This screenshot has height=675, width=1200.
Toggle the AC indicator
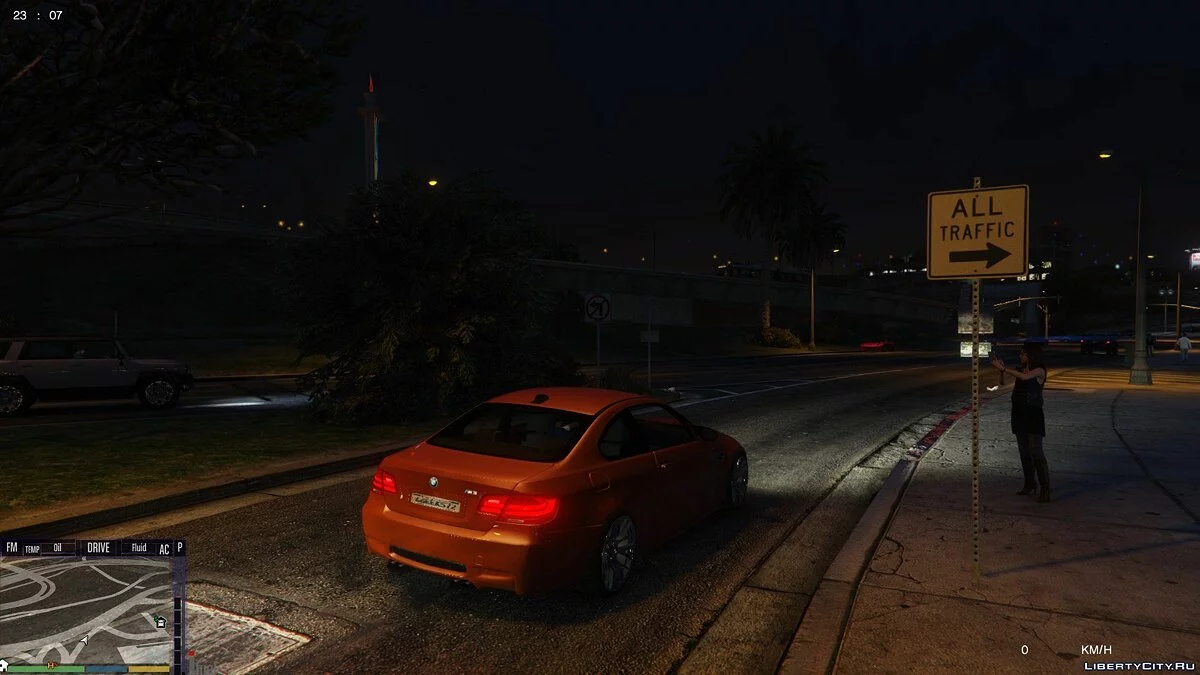(x=164, y=549)
